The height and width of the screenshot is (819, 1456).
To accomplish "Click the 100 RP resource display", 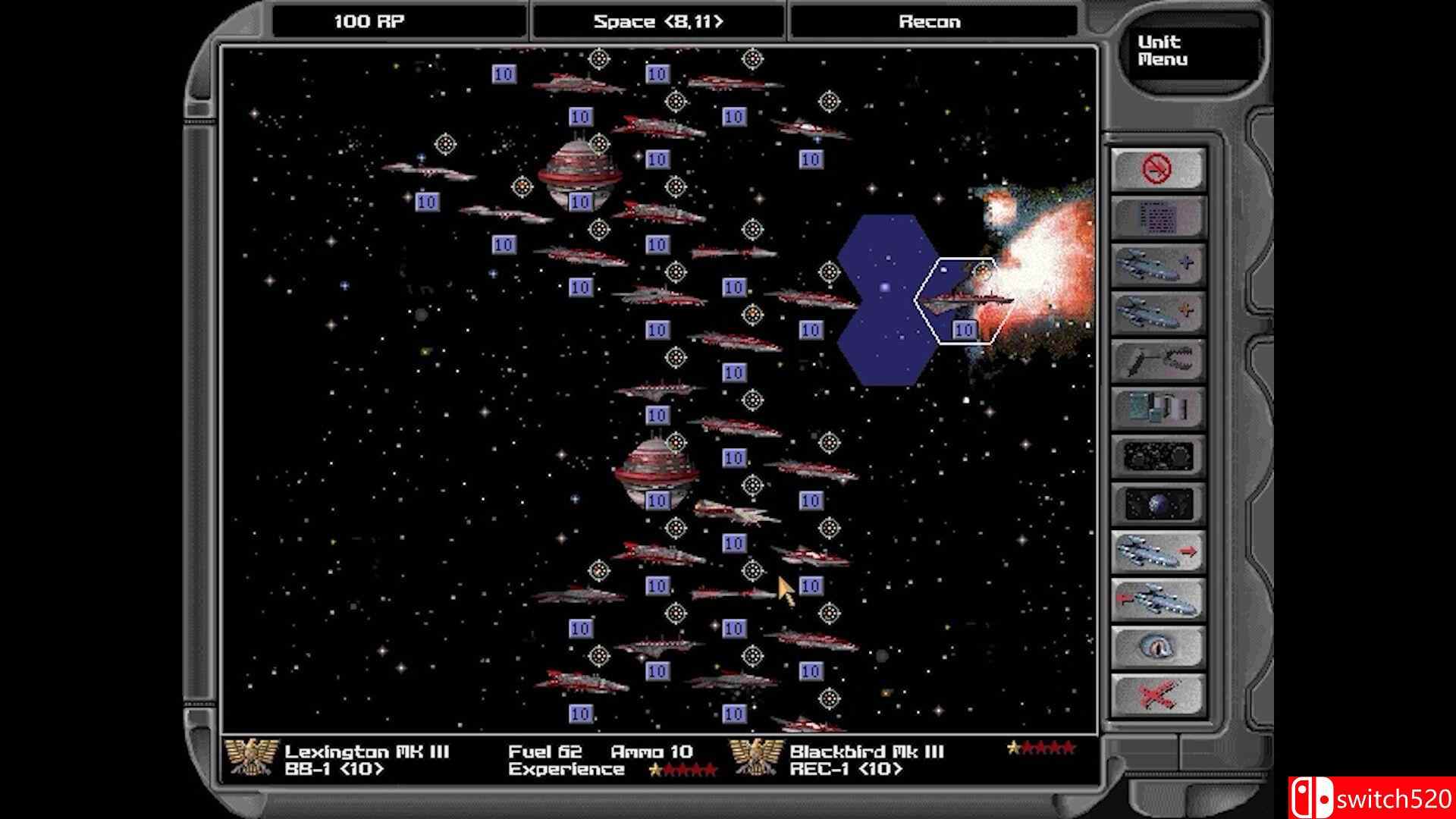I will tap(369, 20).
